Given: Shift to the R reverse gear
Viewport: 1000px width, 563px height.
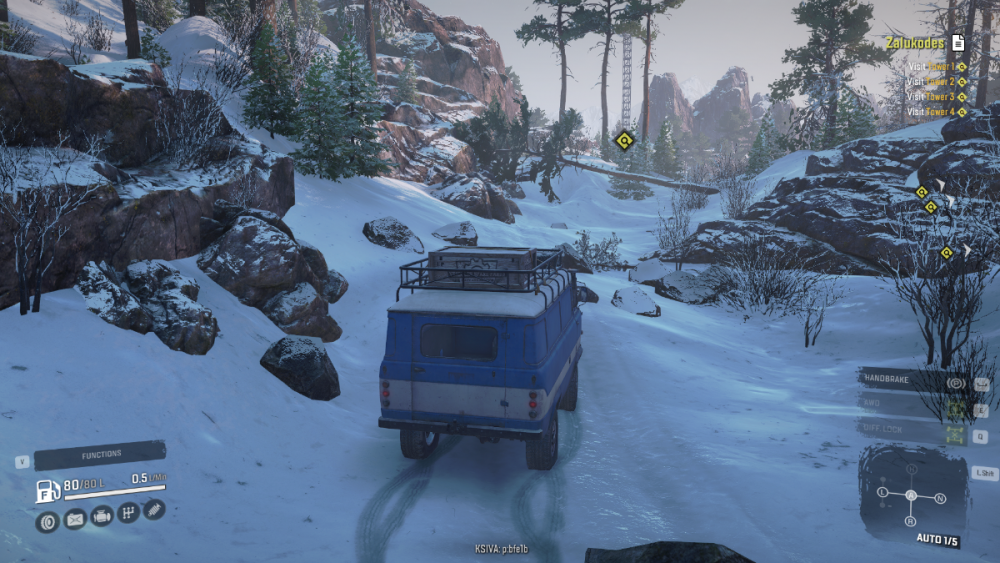Looking at the screenshot, I should point(910,521).
